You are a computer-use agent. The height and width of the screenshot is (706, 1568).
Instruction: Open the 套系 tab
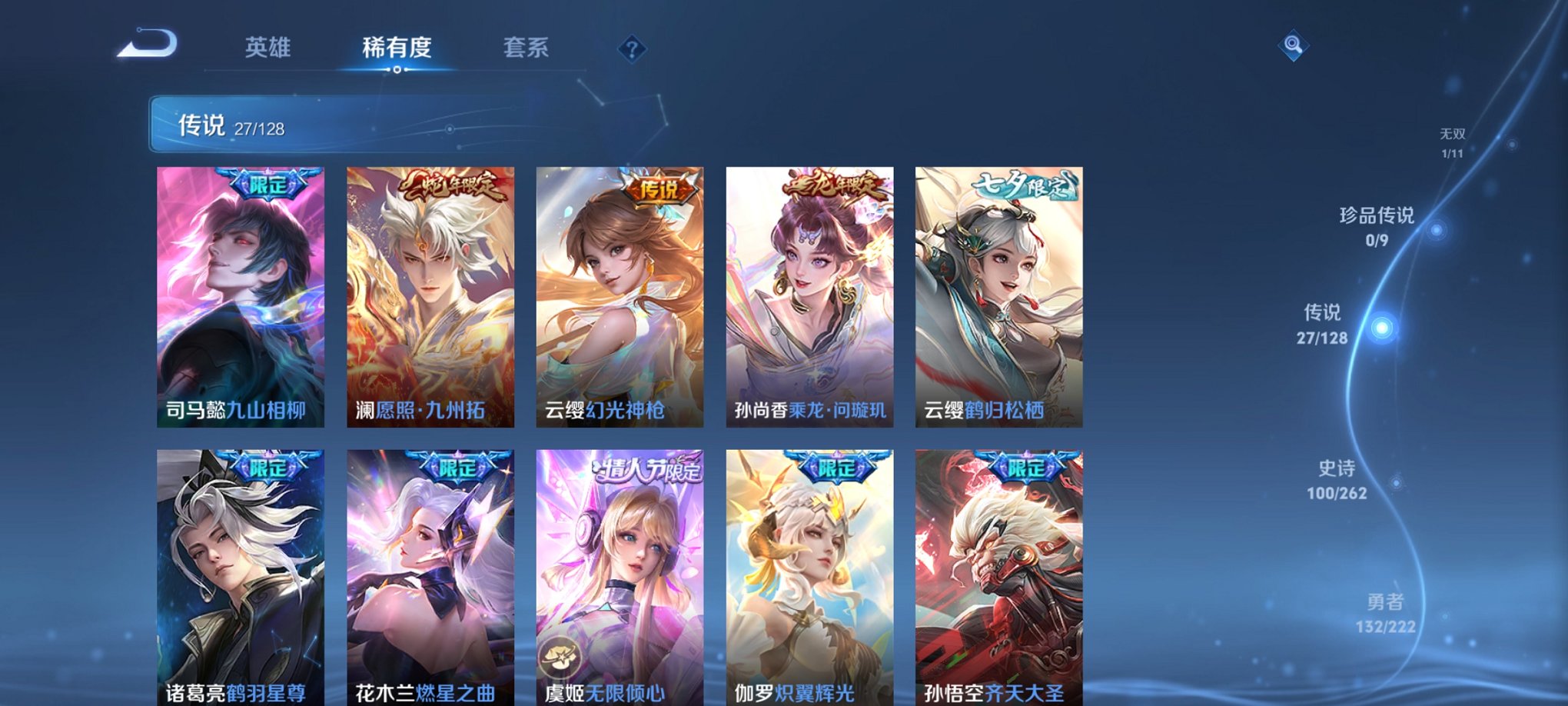[x=527, y=48]
